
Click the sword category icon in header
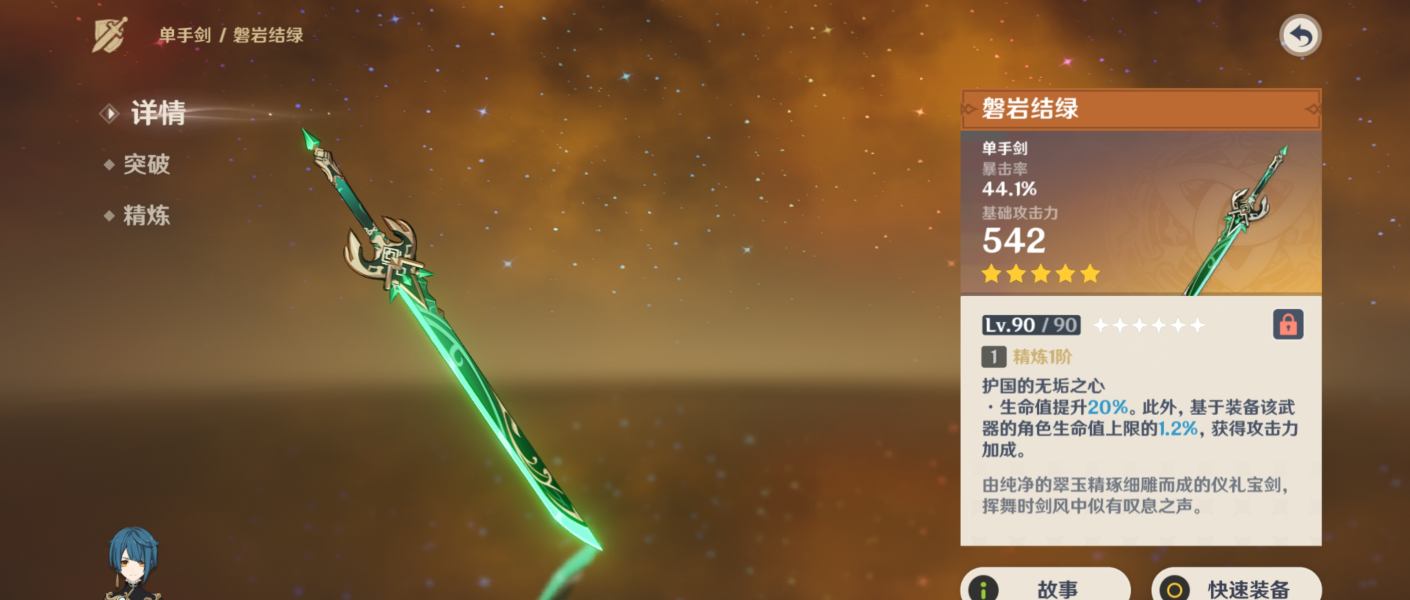click(x=109, y=35)
